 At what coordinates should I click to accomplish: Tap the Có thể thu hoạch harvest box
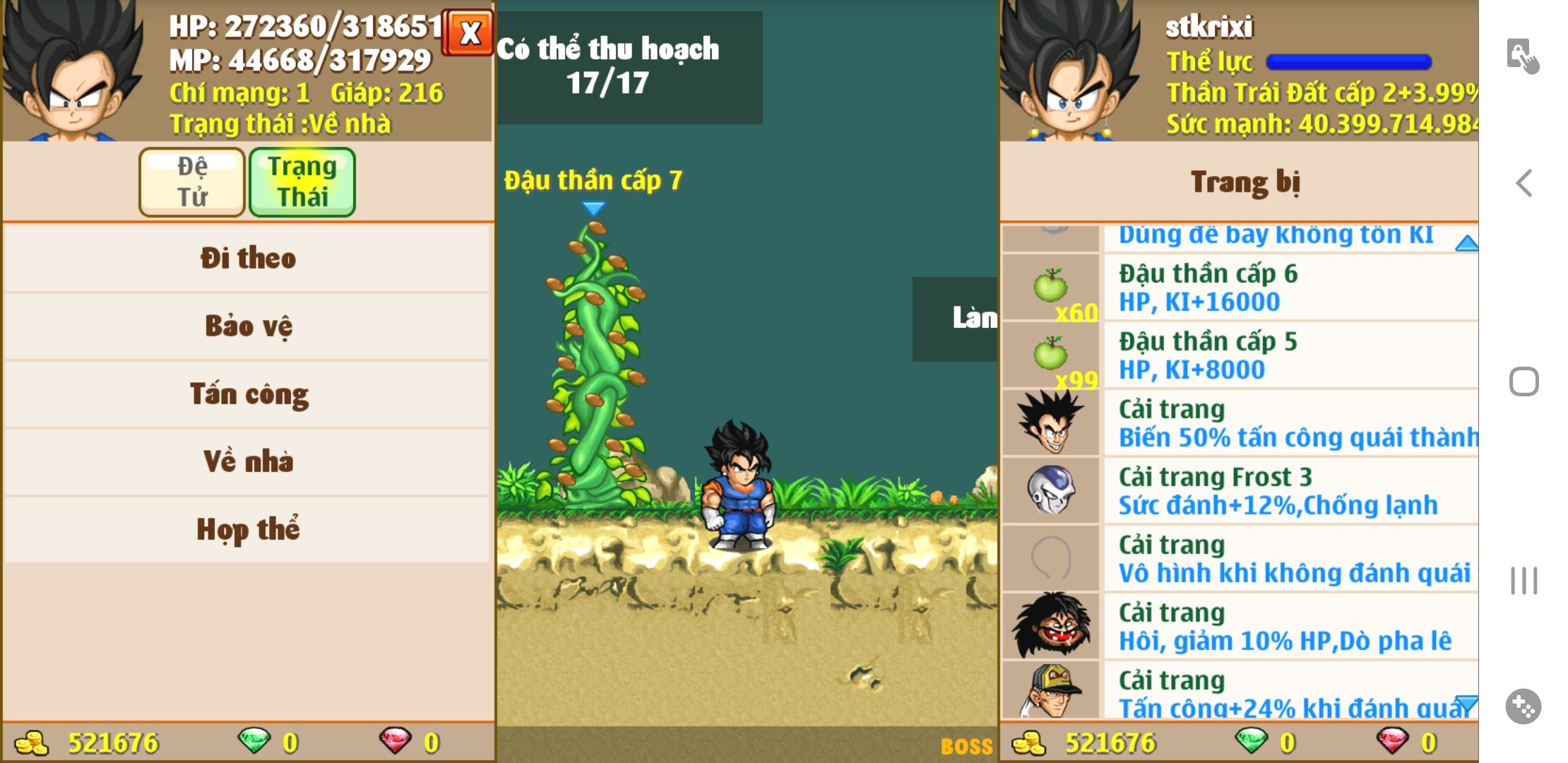629,67
